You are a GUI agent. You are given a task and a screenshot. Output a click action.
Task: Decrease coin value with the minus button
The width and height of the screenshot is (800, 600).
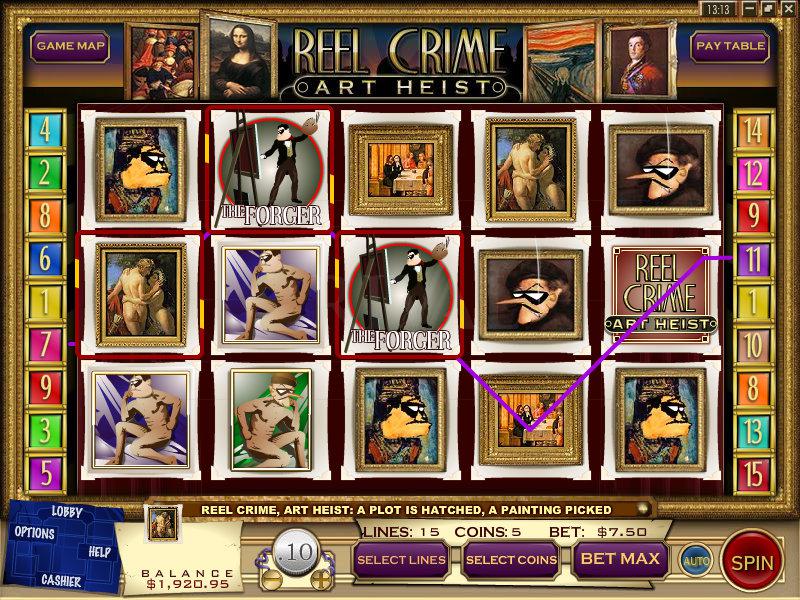pos(266,579)
